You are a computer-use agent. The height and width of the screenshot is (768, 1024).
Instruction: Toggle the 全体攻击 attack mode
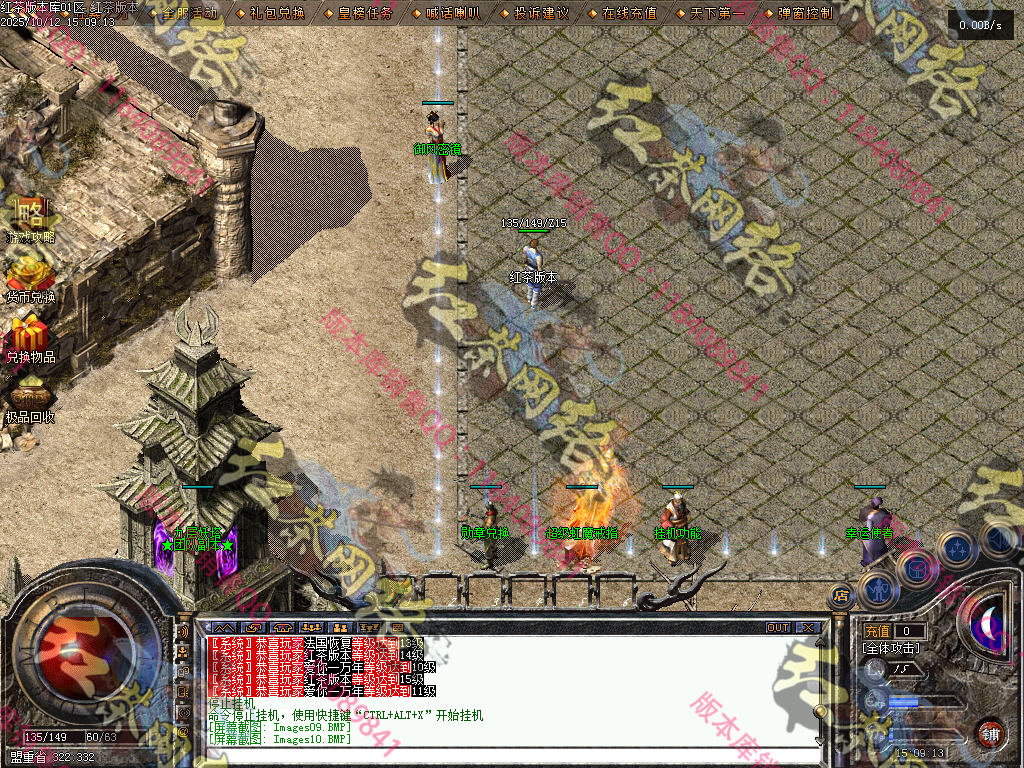890,648
